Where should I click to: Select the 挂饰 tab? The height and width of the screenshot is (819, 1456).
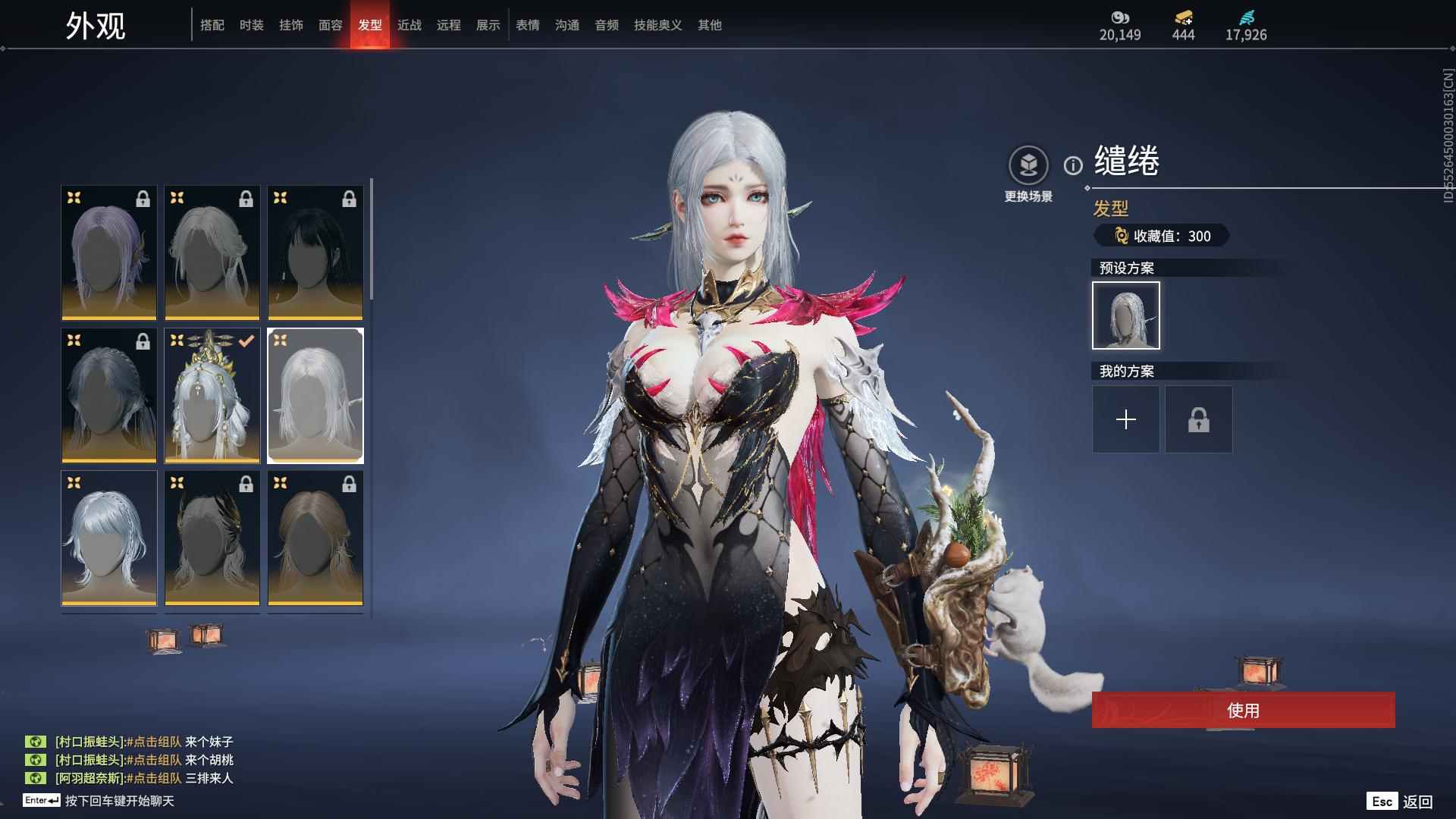click(291, 25)
